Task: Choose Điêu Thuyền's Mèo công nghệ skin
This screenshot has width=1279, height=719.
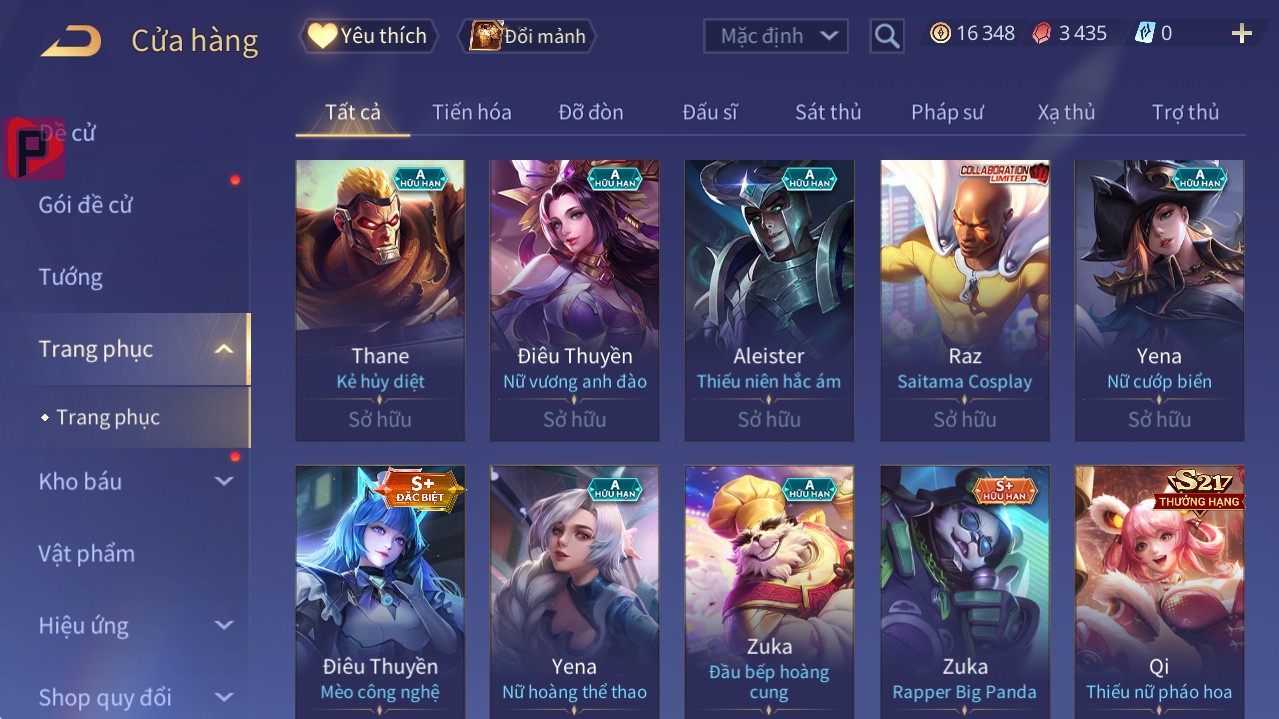Action: click(x=380, y=590)
